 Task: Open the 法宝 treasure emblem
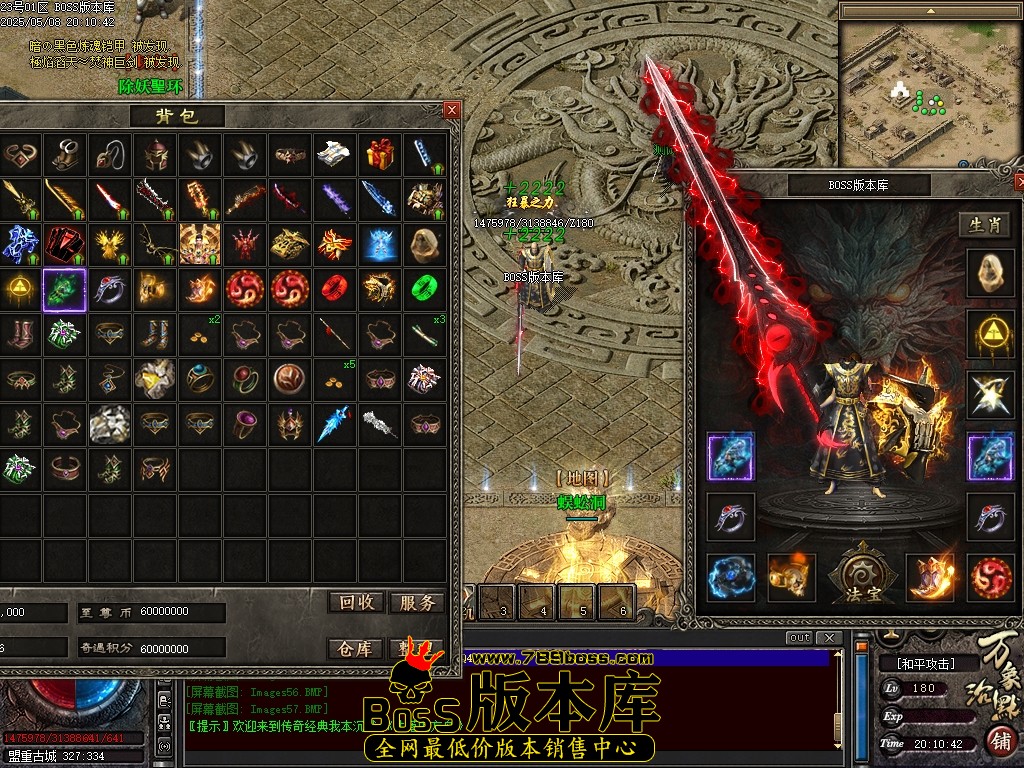click(861, 577)
